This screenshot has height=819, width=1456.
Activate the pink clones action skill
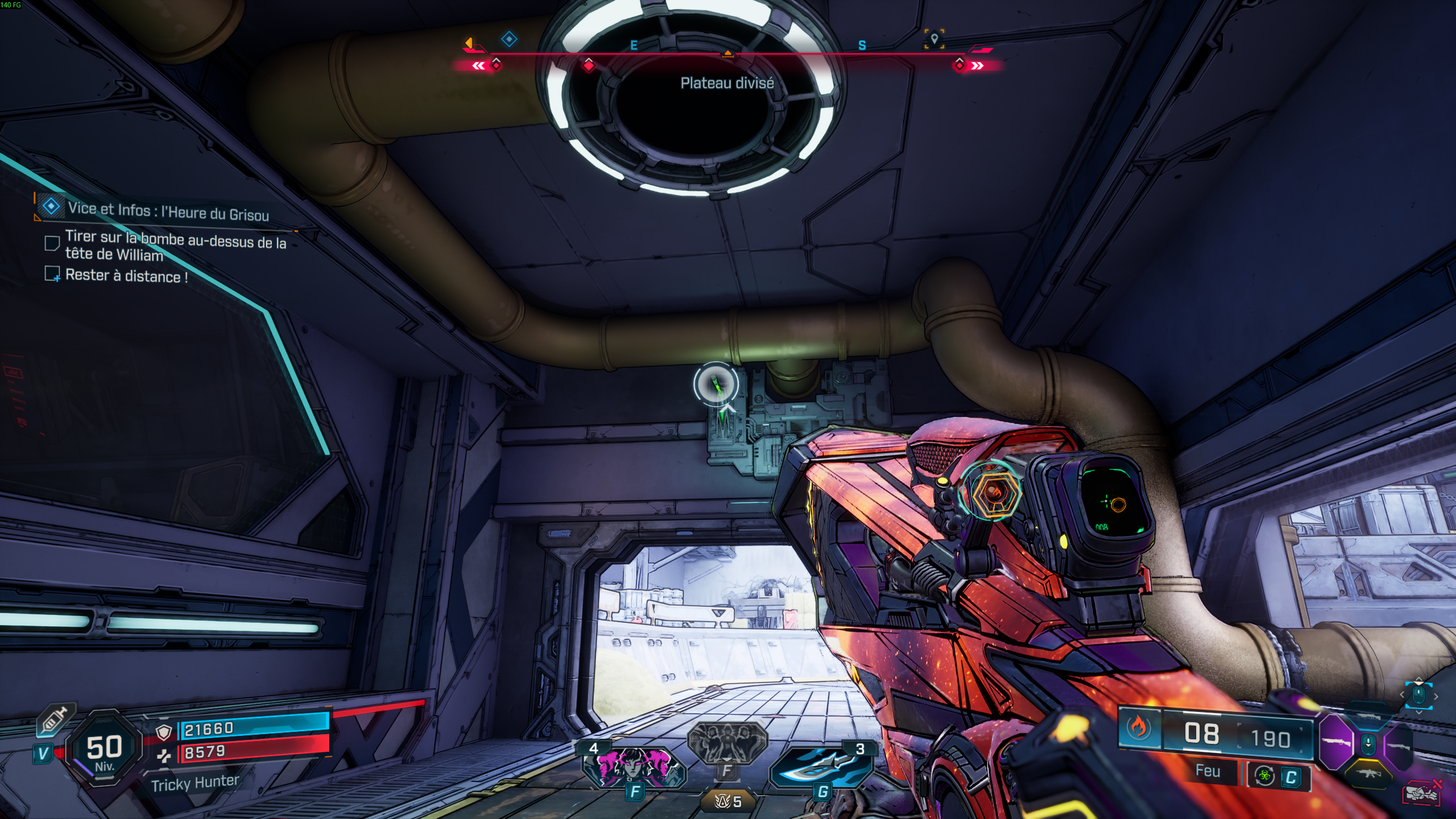pos(633,765)
